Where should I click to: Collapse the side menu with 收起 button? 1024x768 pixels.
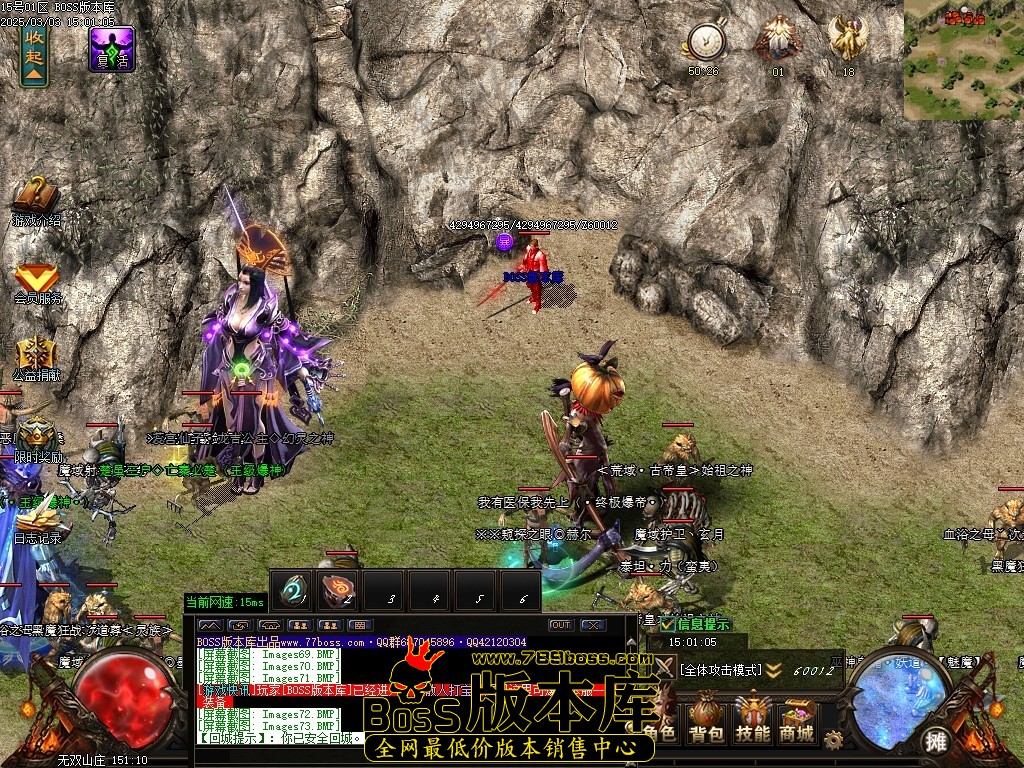coord(35,54)
